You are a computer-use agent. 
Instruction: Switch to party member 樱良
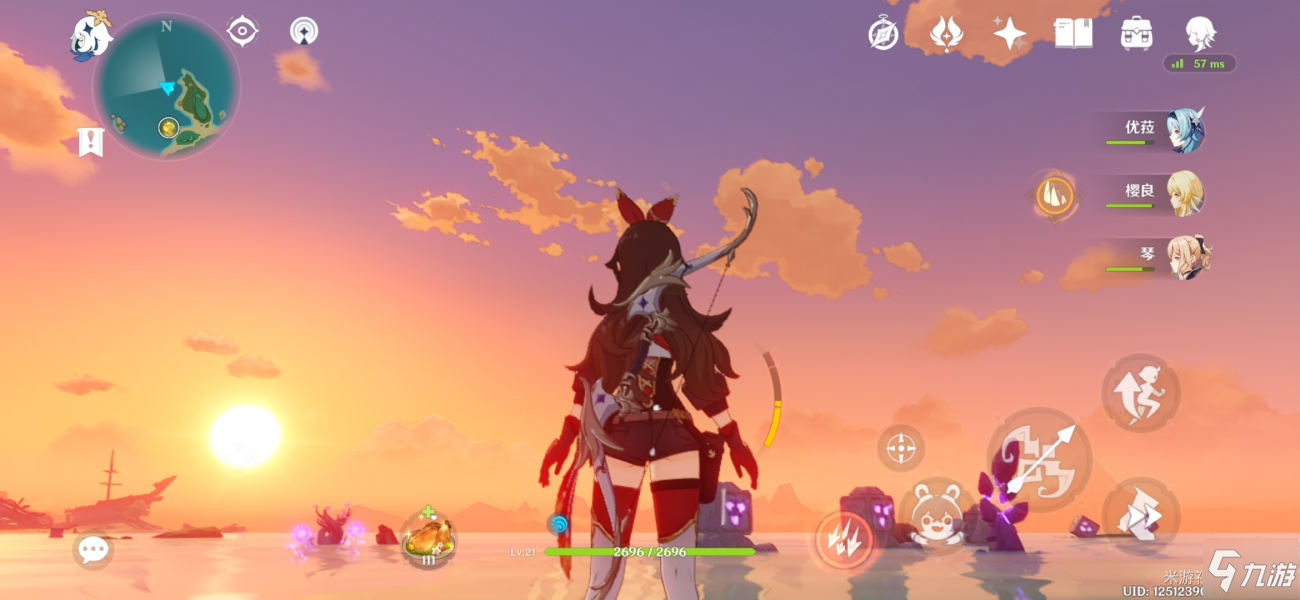tap(1184, 194)
